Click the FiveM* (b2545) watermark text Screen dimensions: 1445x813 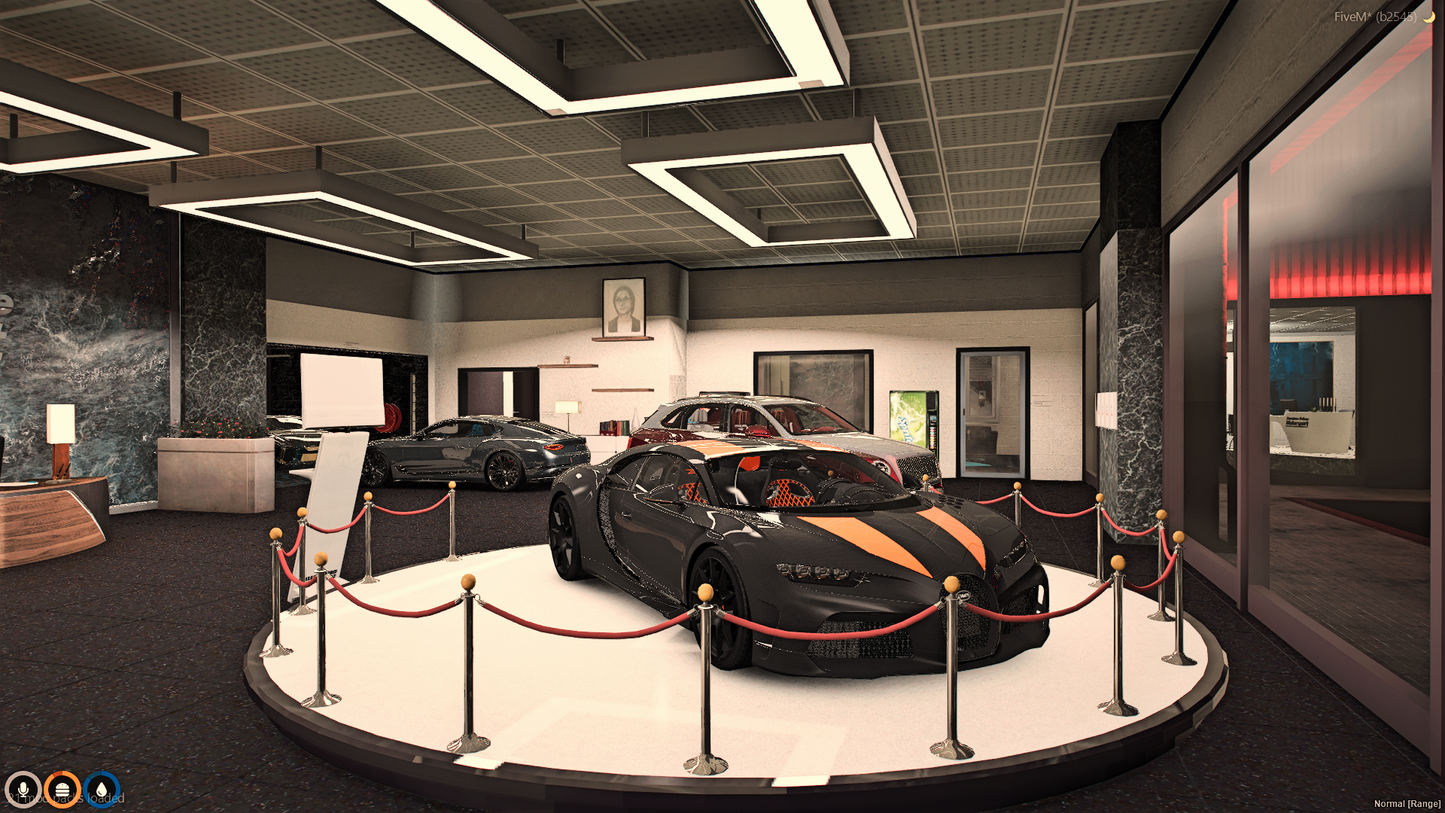[1374, 16]
